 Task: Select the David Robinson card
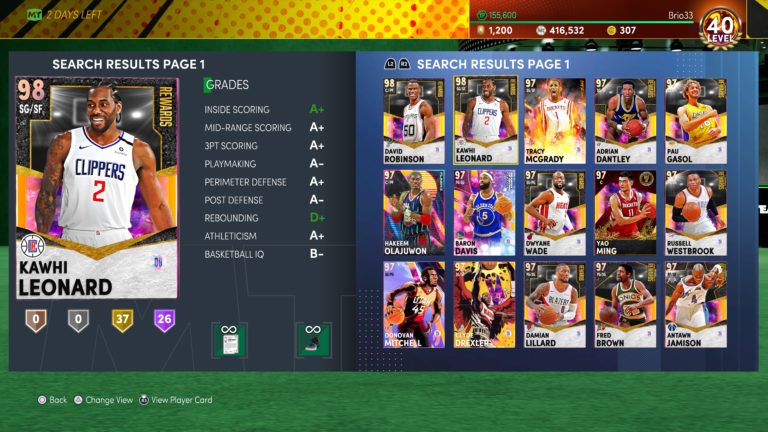point(412,120)
